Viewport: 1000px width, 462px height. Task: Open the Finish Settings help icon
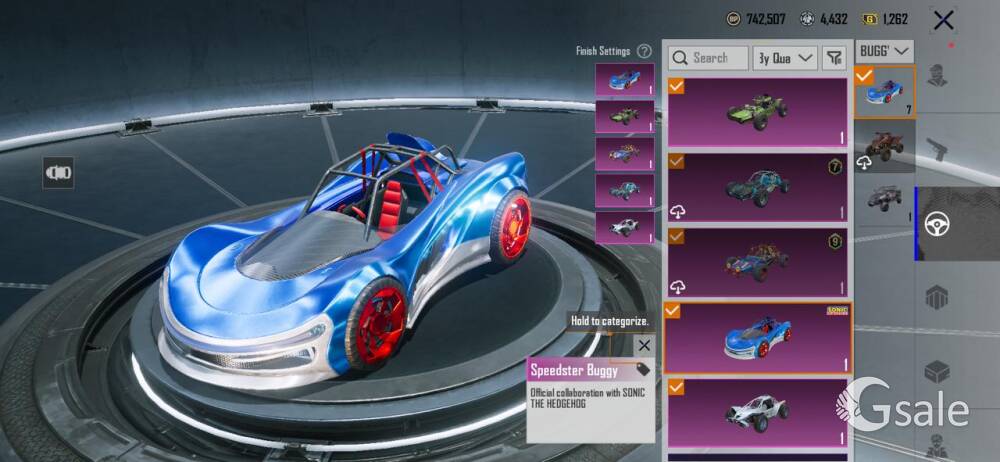point(645,51)
